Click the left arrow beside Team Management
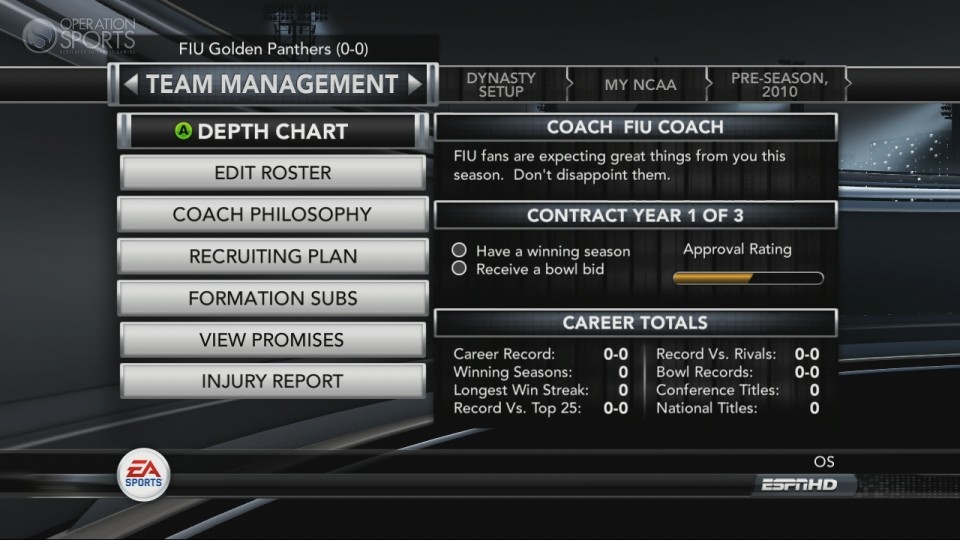Viewport: 960px width, 540px height. pos(130,85)
